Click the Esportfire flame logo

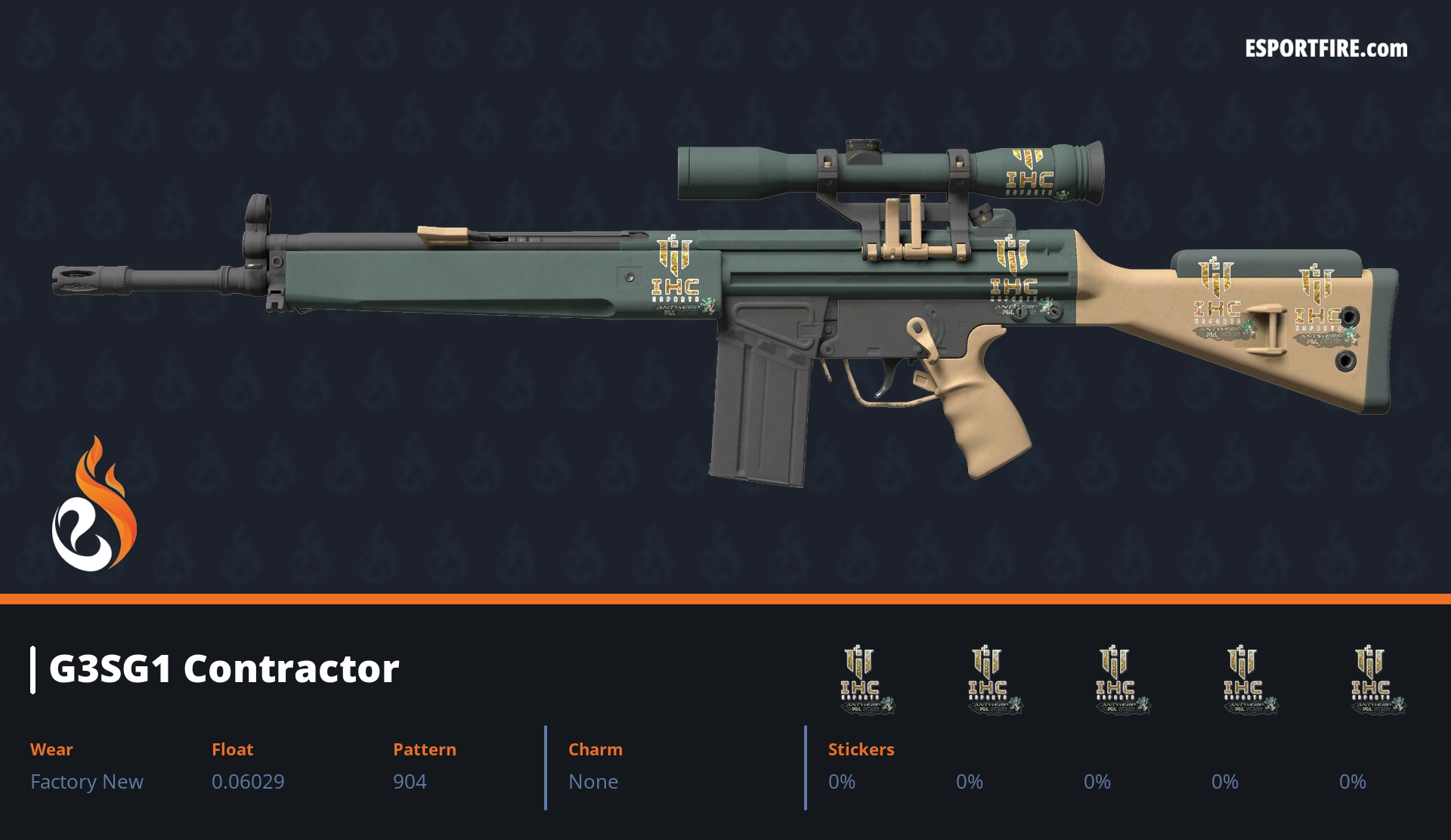tap(94, 505)
